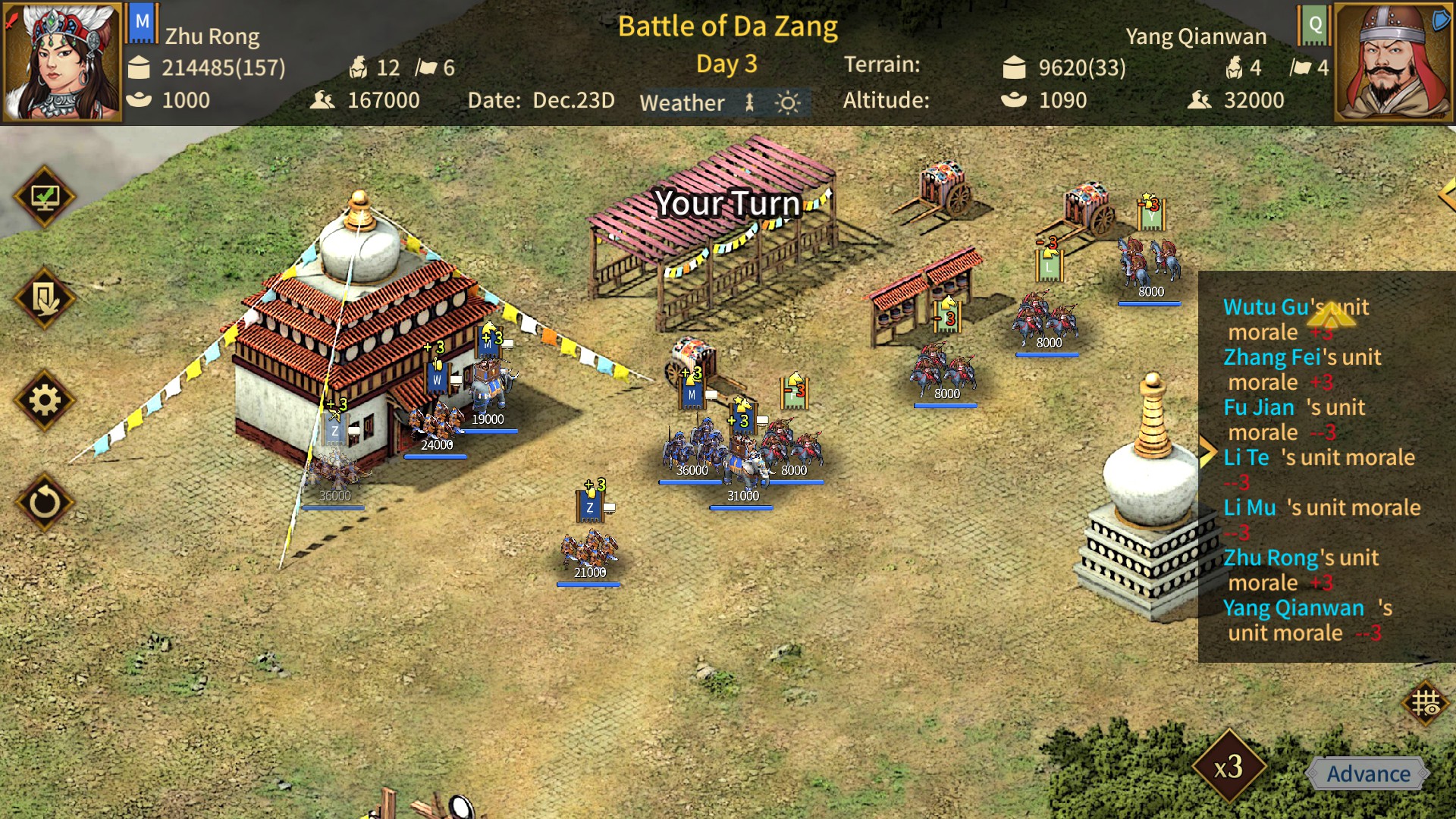Select the cavalry unit with 24000 troops

[x=436, y=421]
